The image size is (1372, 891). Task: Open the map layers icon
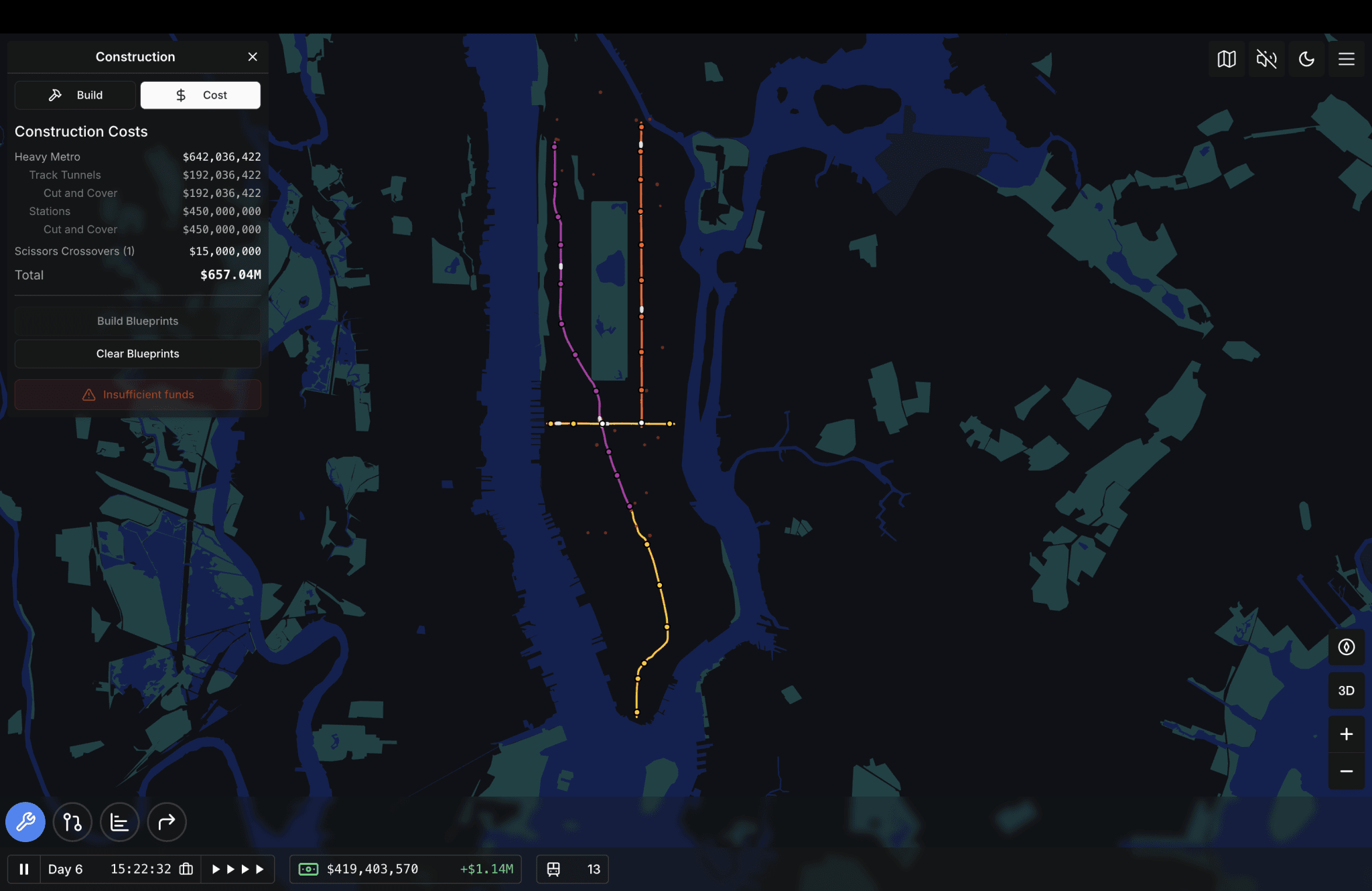click(x=1226, y=59)
